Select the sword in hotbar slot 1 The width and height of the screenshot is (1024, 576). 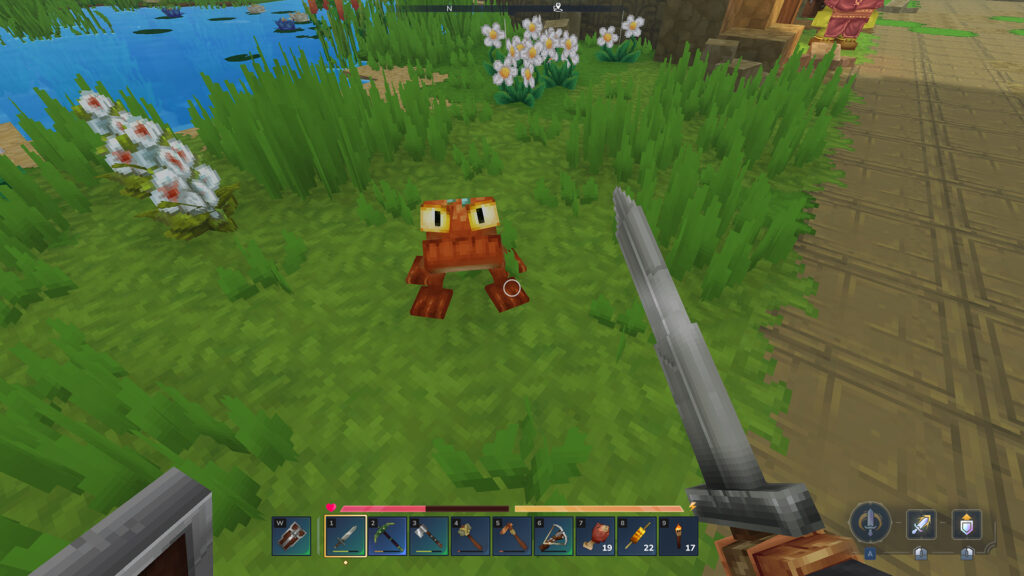tap(344, 536)
